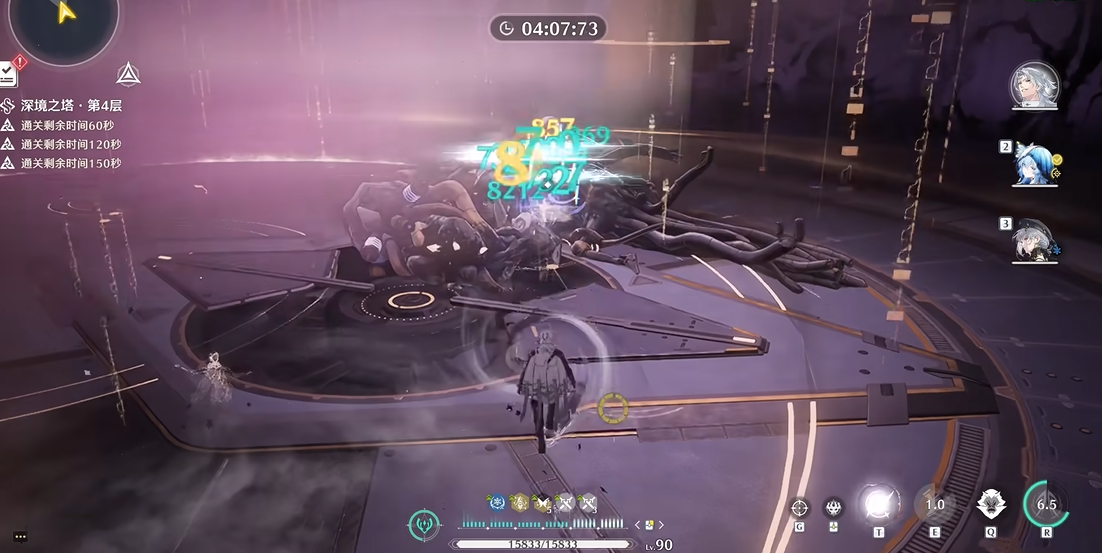The width and height of the screenshot is (1102, 553).
Task: Switch to the gray-haired hat character in slot 3
Action: pos(1034,240)
